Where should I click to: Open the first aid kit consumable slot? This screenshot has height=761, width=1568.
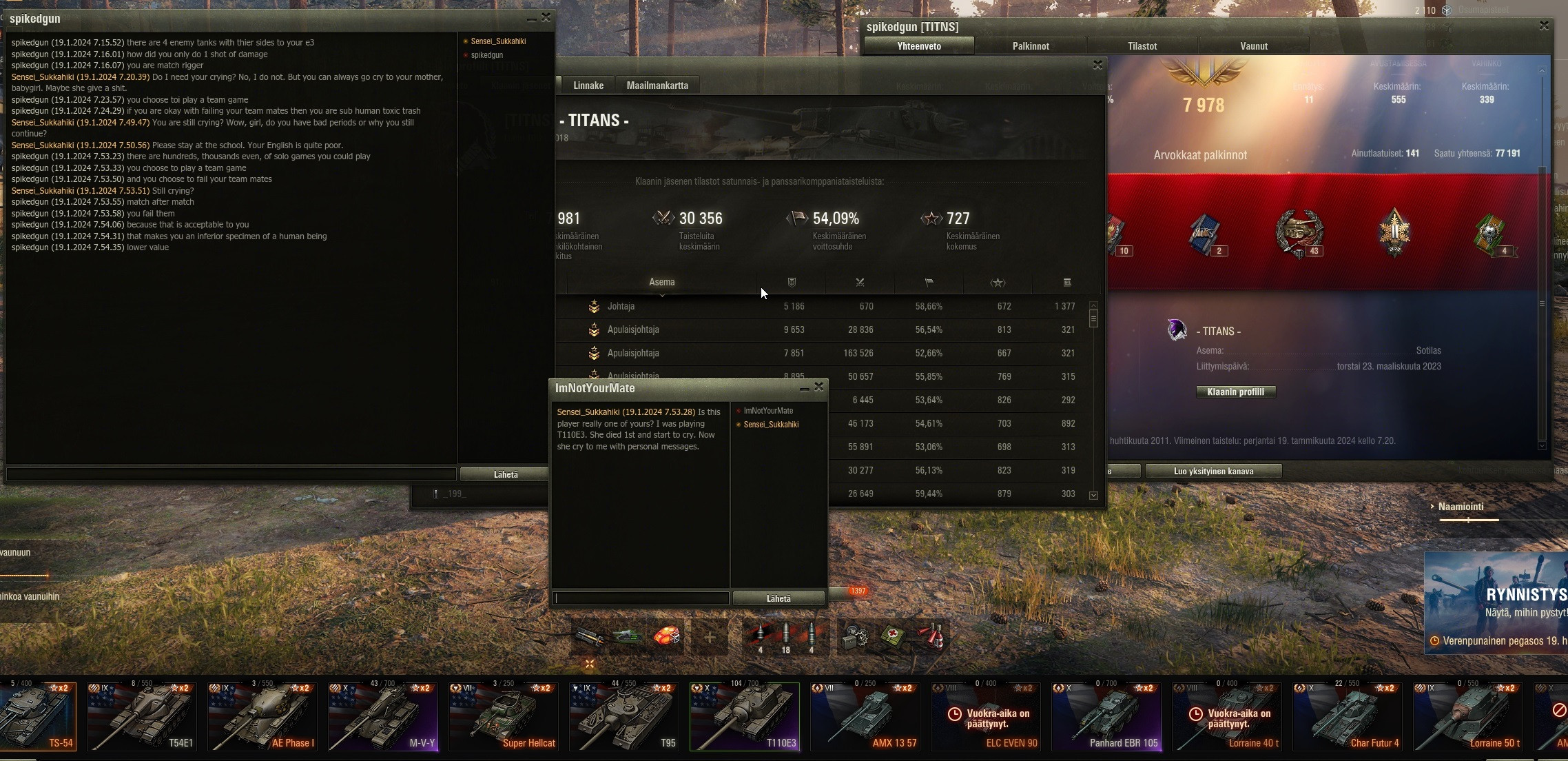point(893,636)
